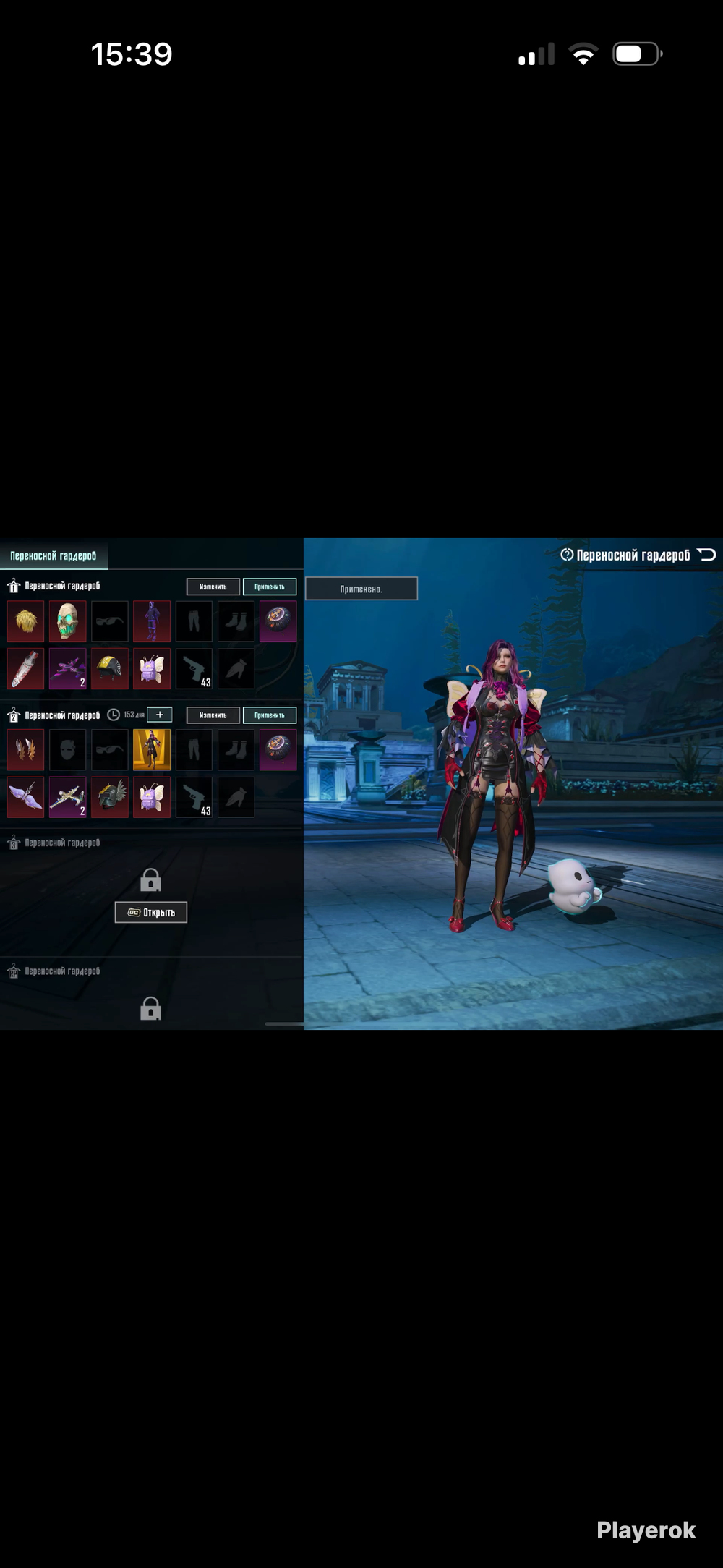Go back using the return arrow
This screenshot has height=1568, width=723.
[x=707, y=555]
